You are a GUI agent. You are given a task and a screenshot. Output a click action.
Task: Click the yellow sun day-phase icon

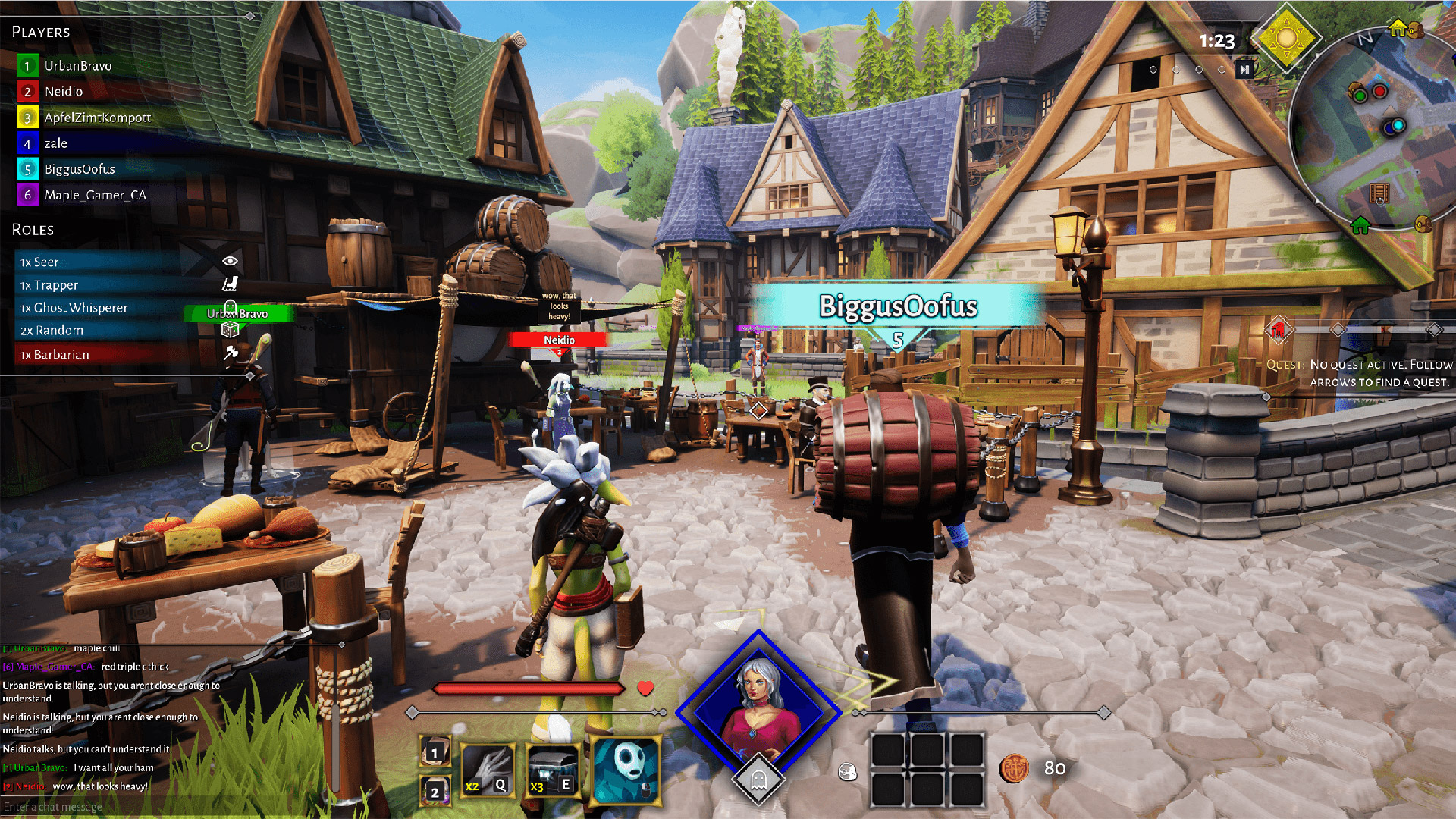pos(1286,38)
